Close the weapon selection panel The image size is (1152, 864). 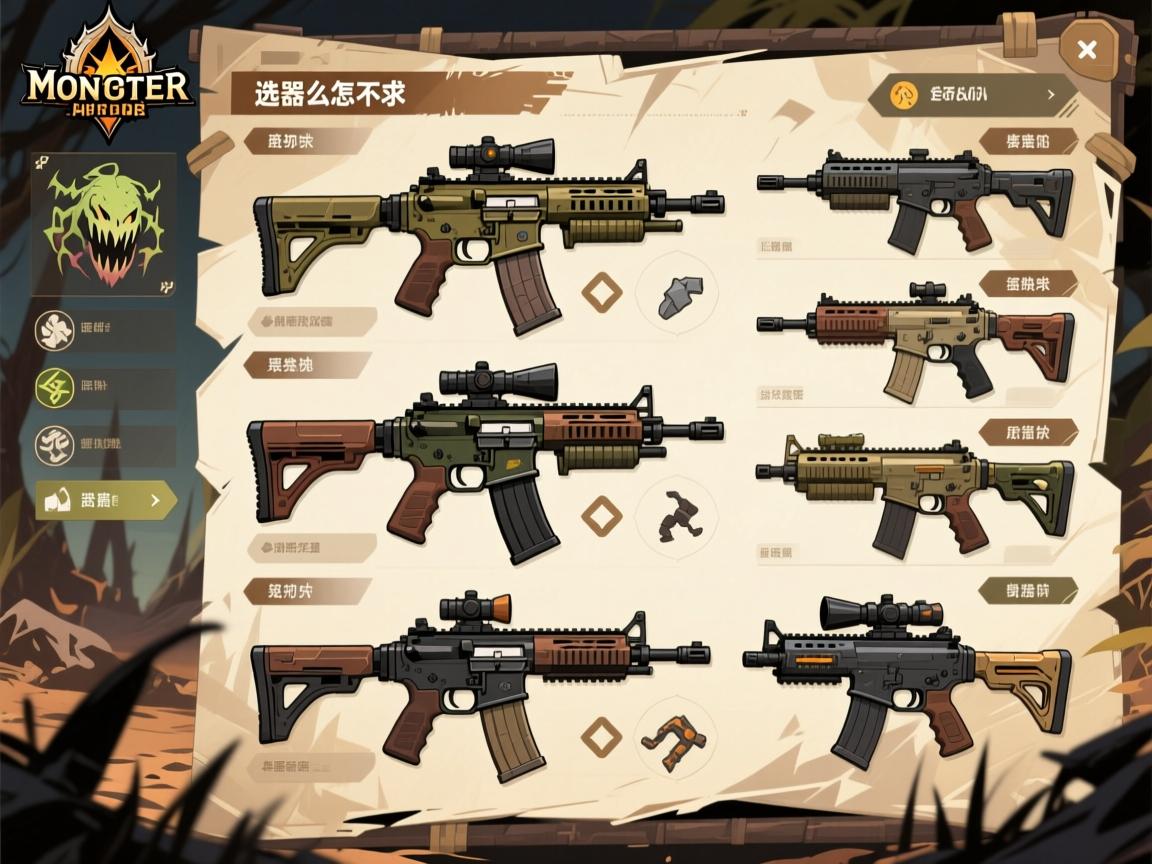[1087, 50]
